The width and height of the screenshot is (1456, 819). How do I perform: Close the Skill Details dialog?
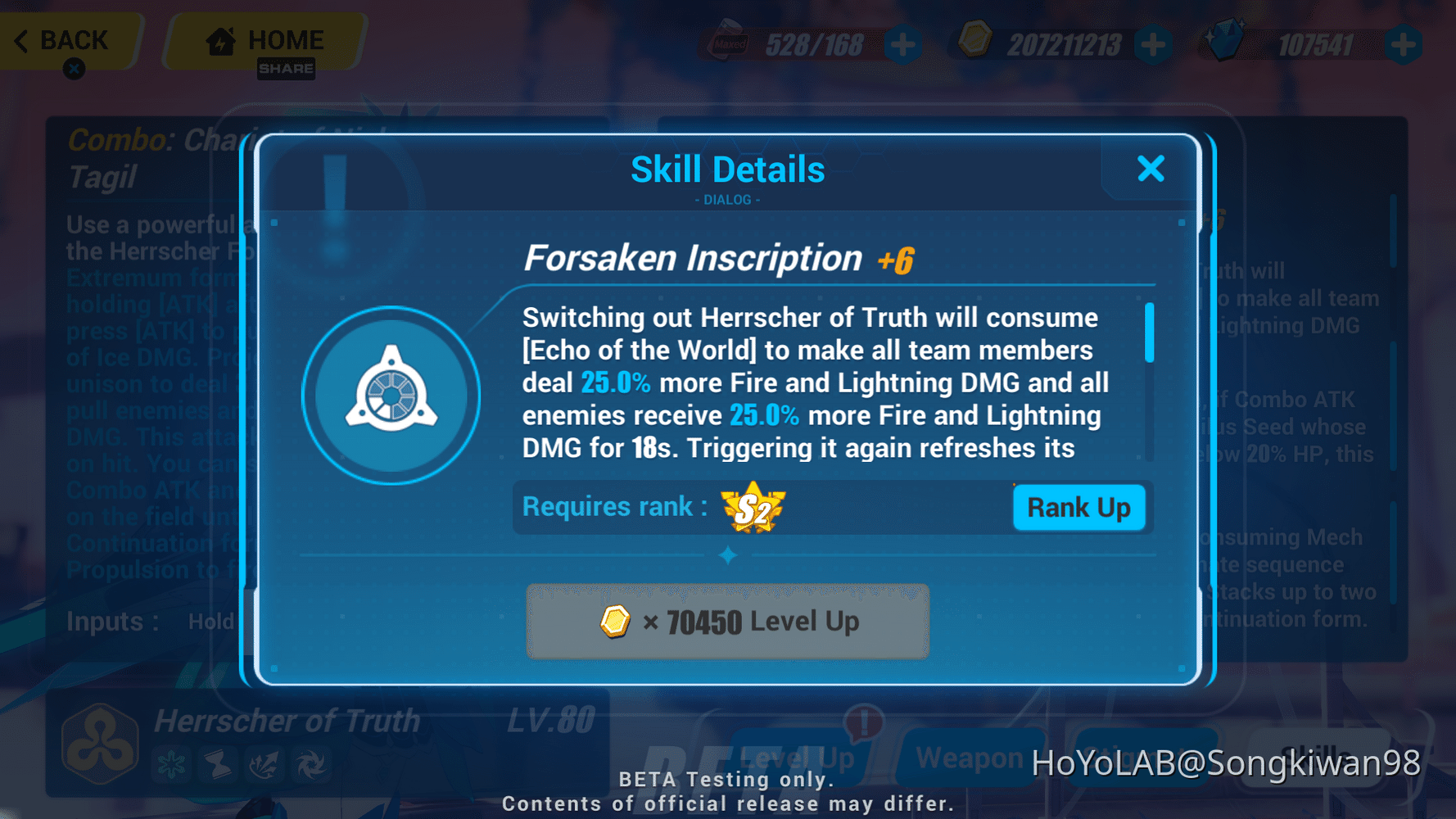[x=1151, y=168]
